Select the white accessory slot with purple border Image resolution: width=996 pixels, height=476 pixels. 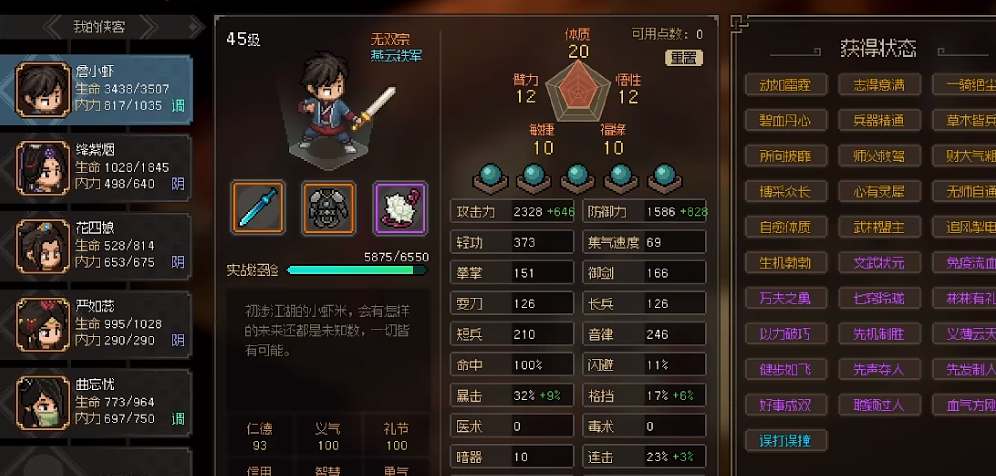tap(400, 207)
